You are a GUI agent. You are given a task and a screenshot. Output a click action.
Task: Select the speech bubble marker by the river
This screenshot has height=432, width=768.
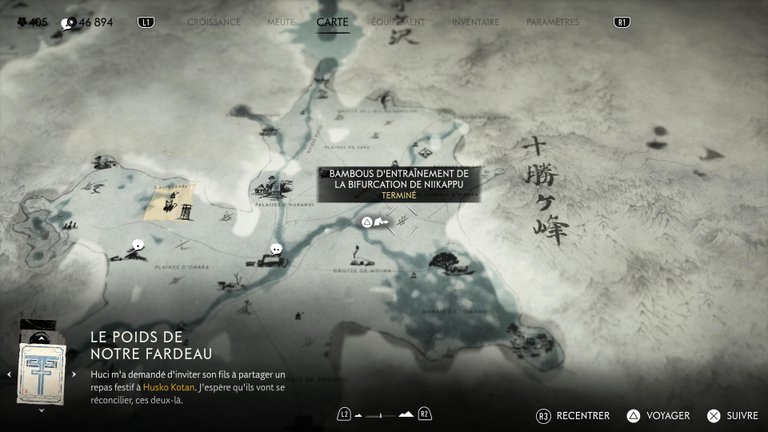click(x=276, y=248)
